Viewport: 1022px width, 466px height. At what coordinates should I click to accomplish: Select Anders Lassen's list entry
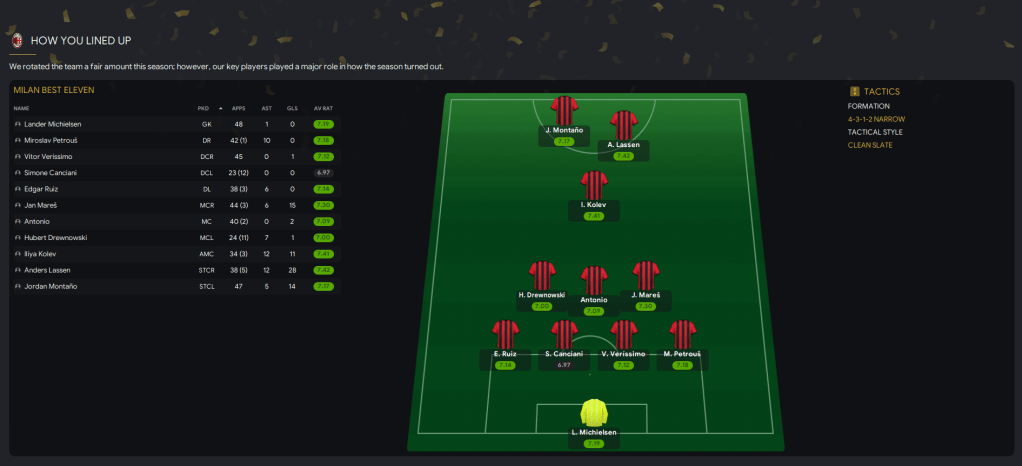pos(45,270)
